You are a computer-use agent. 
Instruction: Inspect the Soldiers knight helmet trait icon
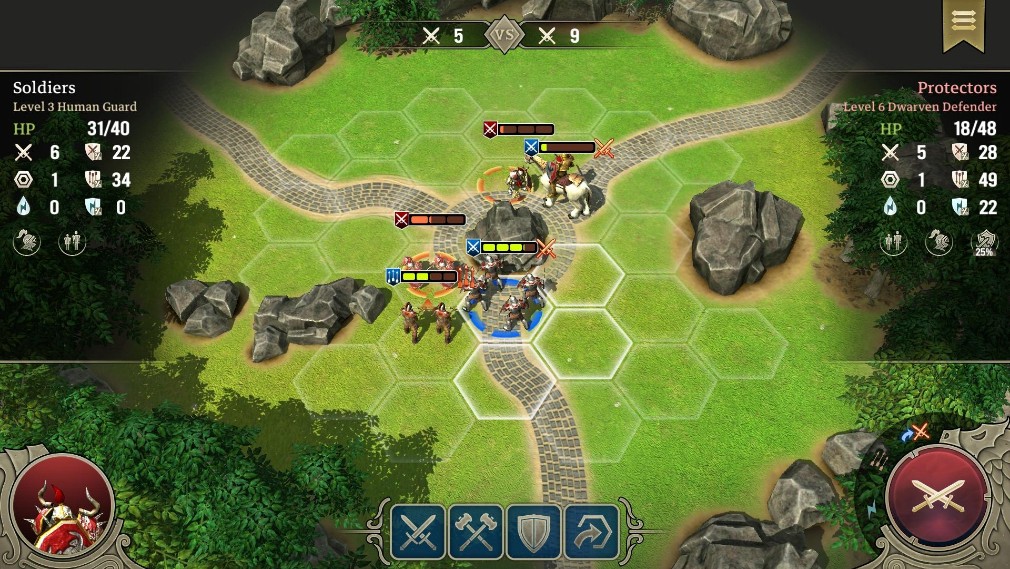tap(27, 242)
